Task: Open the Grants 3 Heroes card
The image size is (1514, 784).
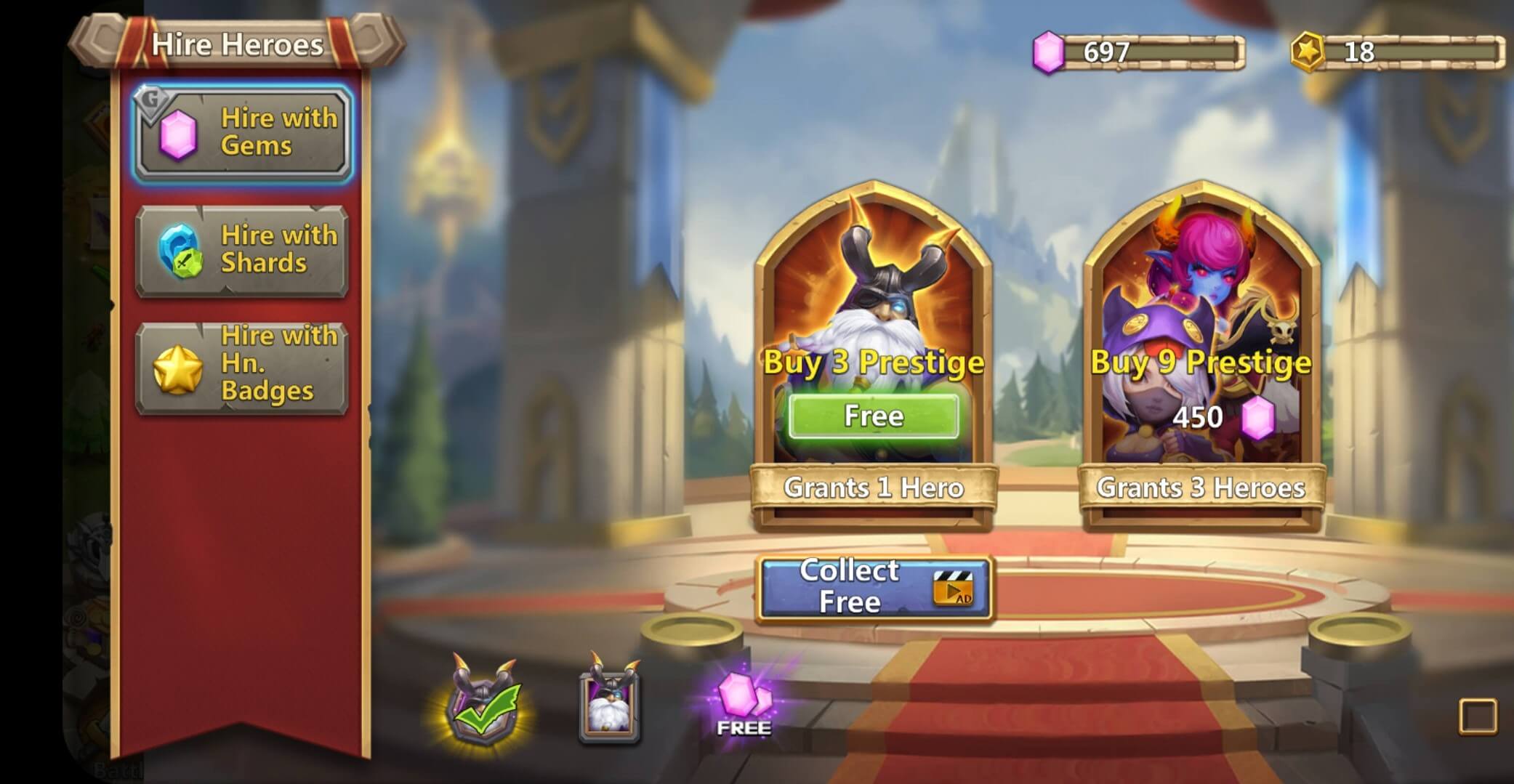Action: (1201, 488)
